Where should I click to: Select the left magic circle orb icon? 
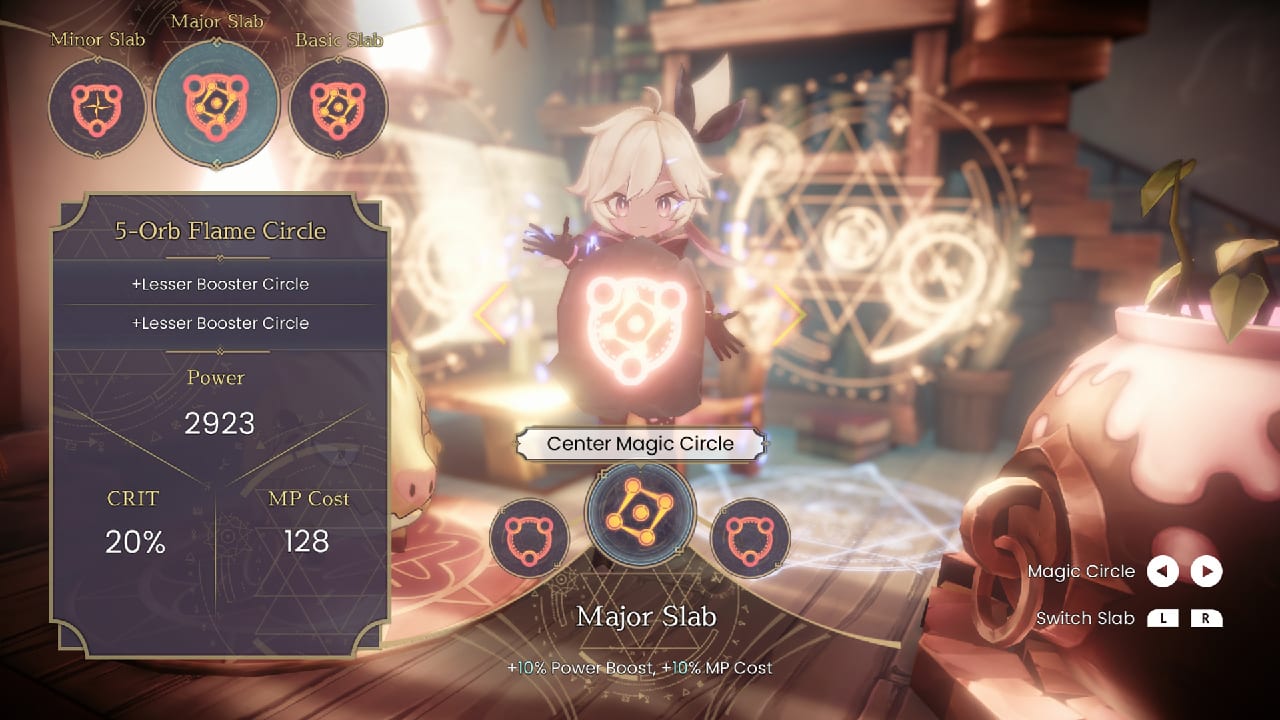[529, 538]
